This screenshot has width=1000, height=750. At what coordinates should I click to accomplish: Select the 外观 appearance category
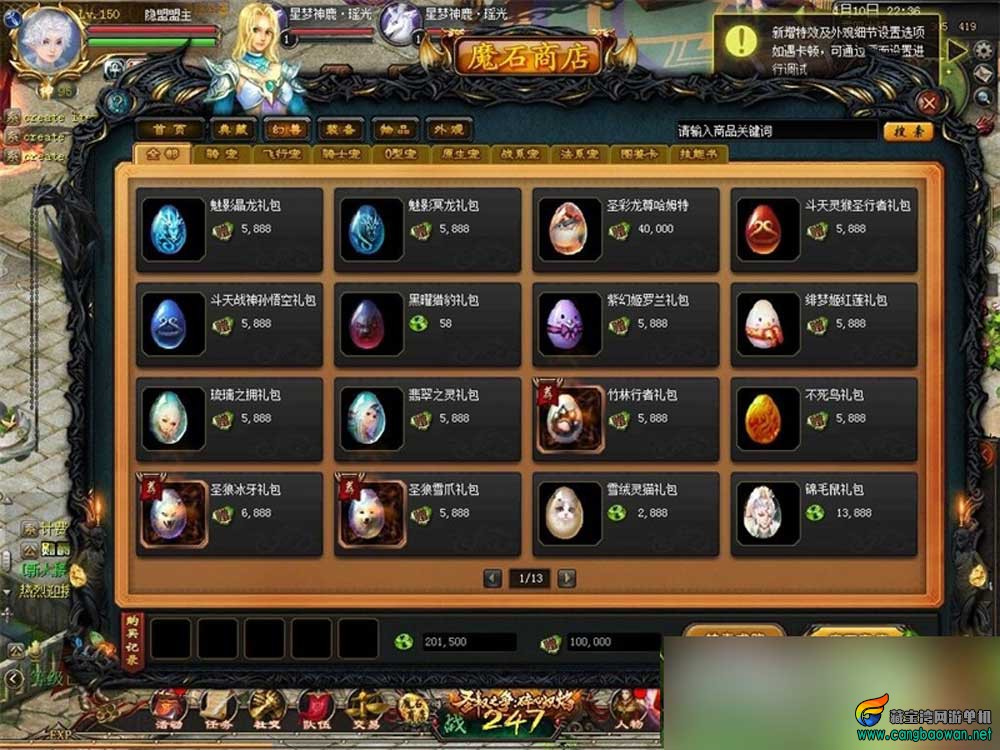(x=447, y=130)
